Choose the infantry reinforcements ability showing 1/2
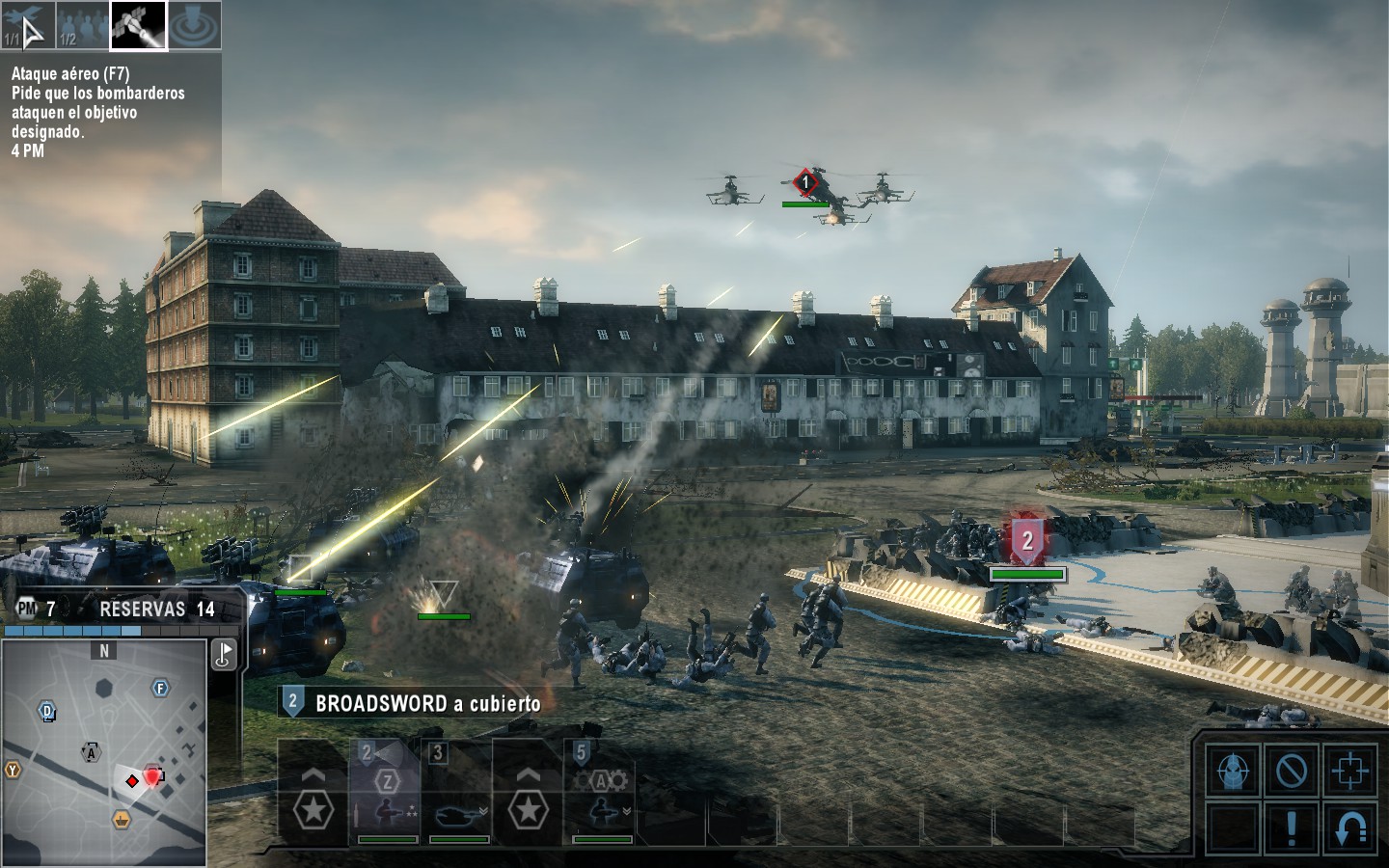1389x868 pixels. coord(82,25)
